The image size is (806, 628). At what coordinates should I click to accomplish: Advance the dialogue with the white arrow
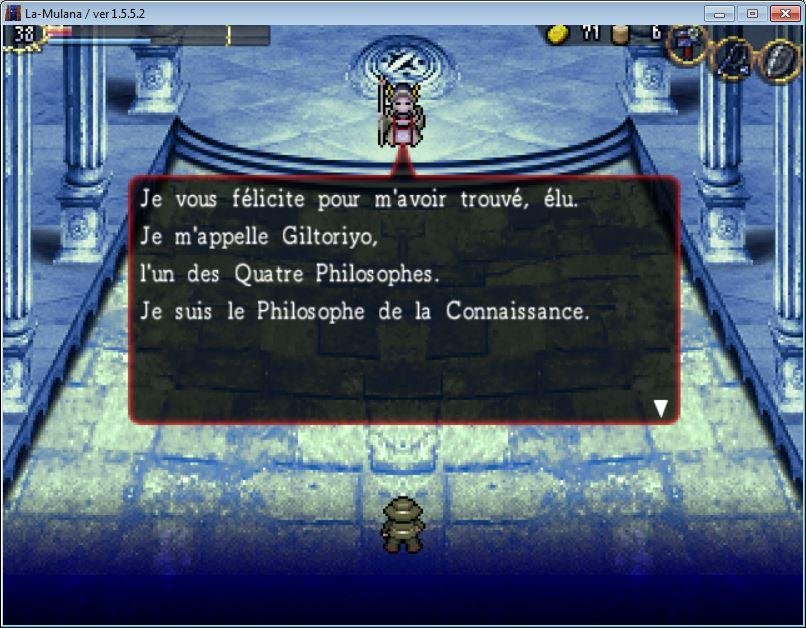(x=660, y=407)
